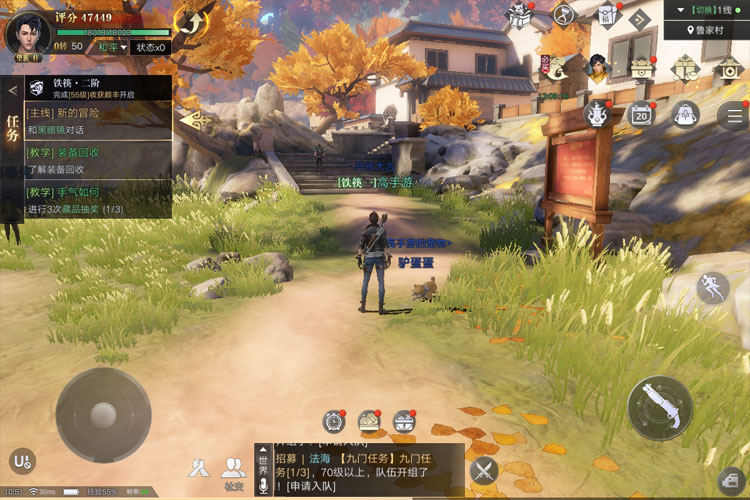Fire the shotgun attack button
750x500 pixels.
click(659, 407)
